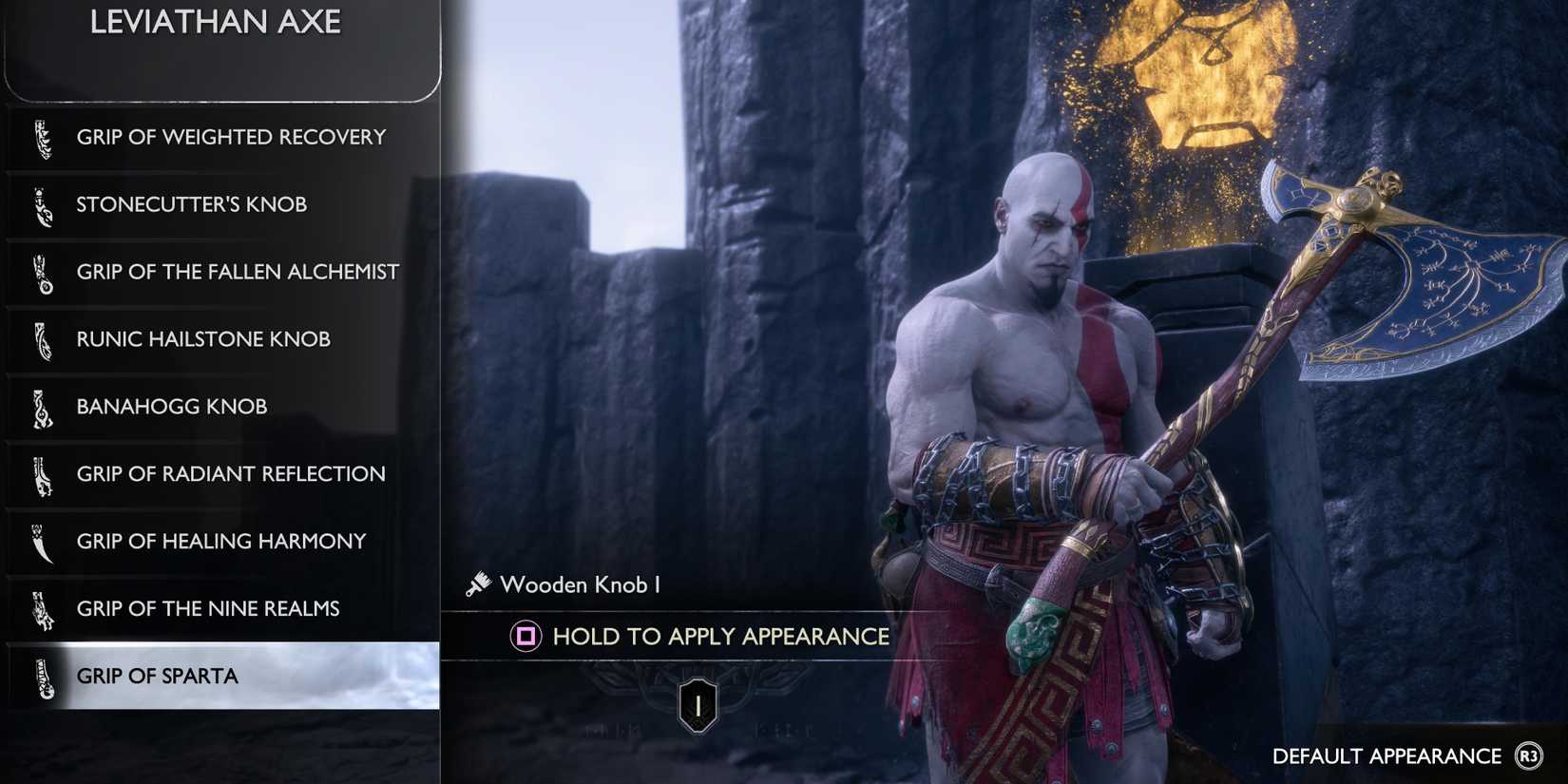
Task: Open the Leviathan Axe header panel
Action: pos(217,22)
